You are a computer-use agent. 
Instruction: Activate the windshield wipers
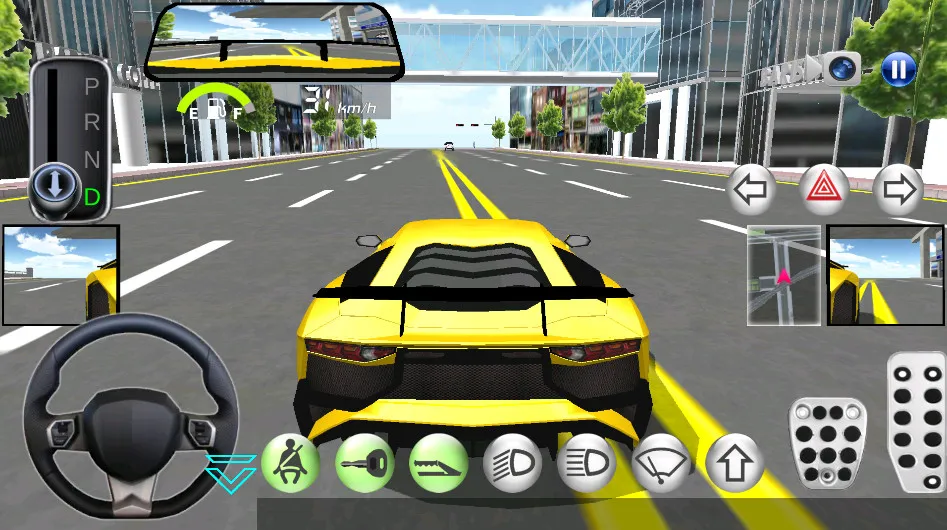pyautogui.click(x=661, y=464)
